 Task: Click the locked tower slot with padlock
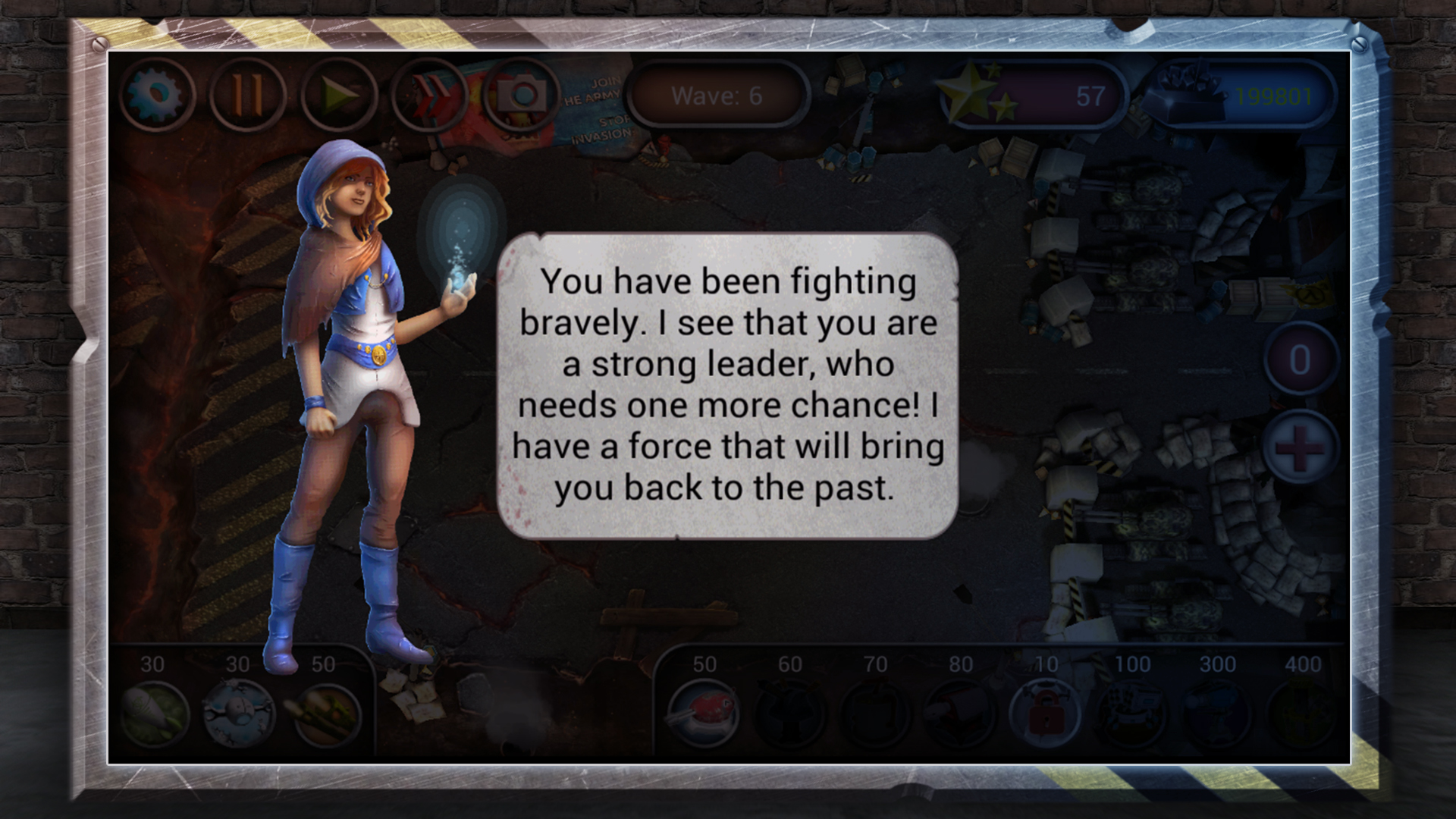(x=1046, y=713)
